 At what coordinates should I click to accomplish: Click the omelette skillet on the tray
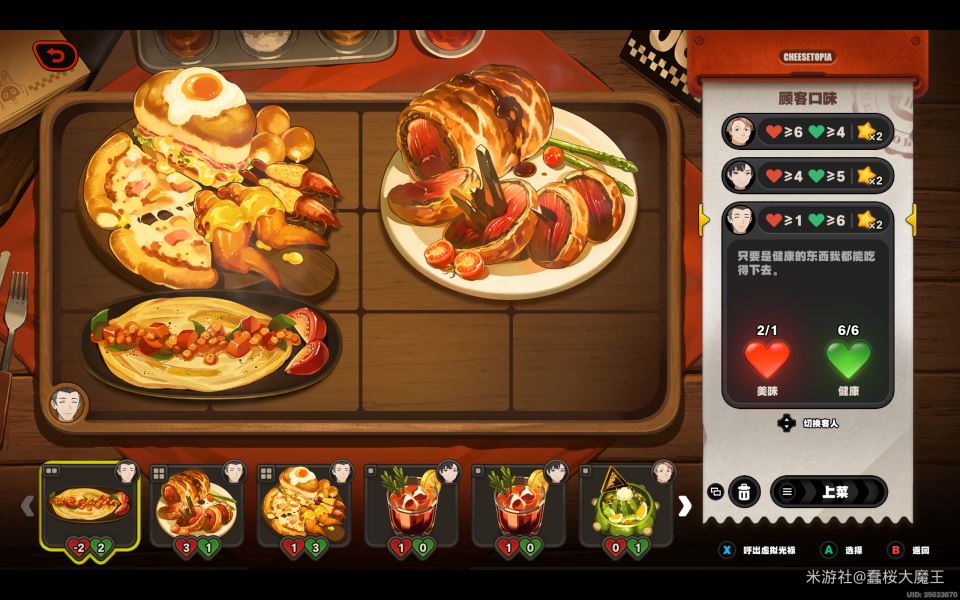coord(210,345)
